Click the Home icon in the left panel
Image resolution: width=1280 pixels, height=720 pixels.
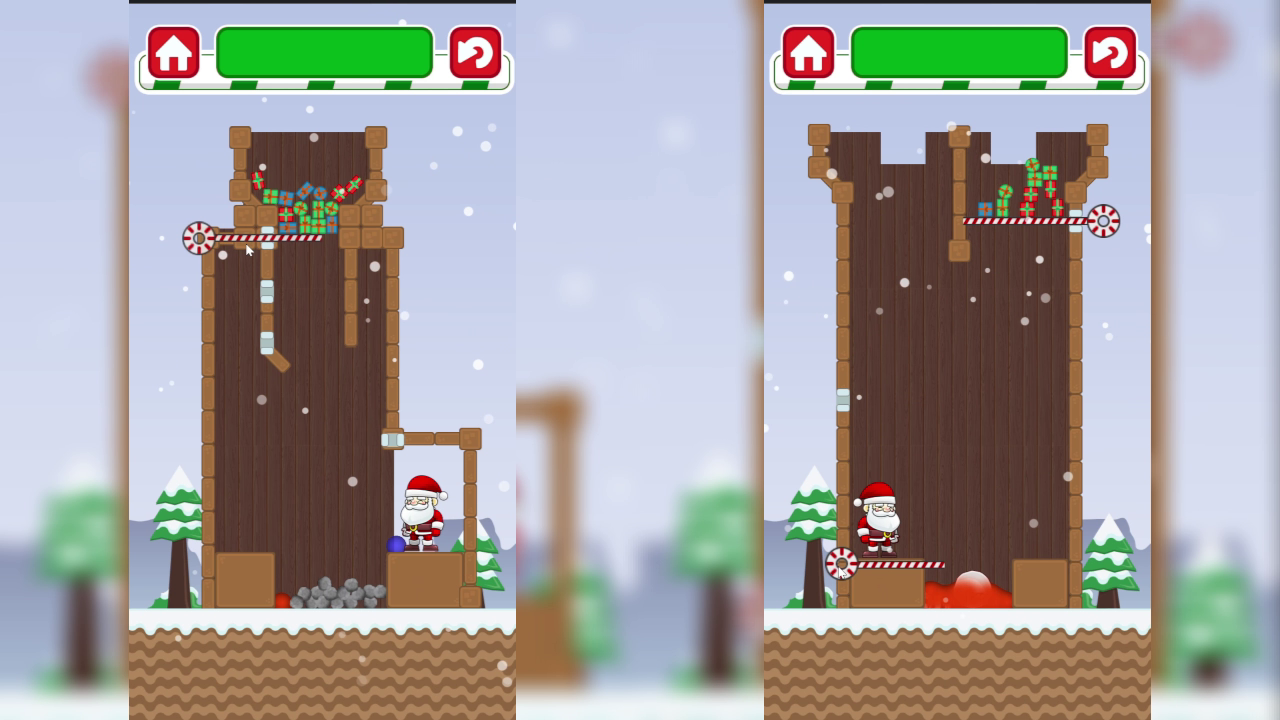point(174,51)
